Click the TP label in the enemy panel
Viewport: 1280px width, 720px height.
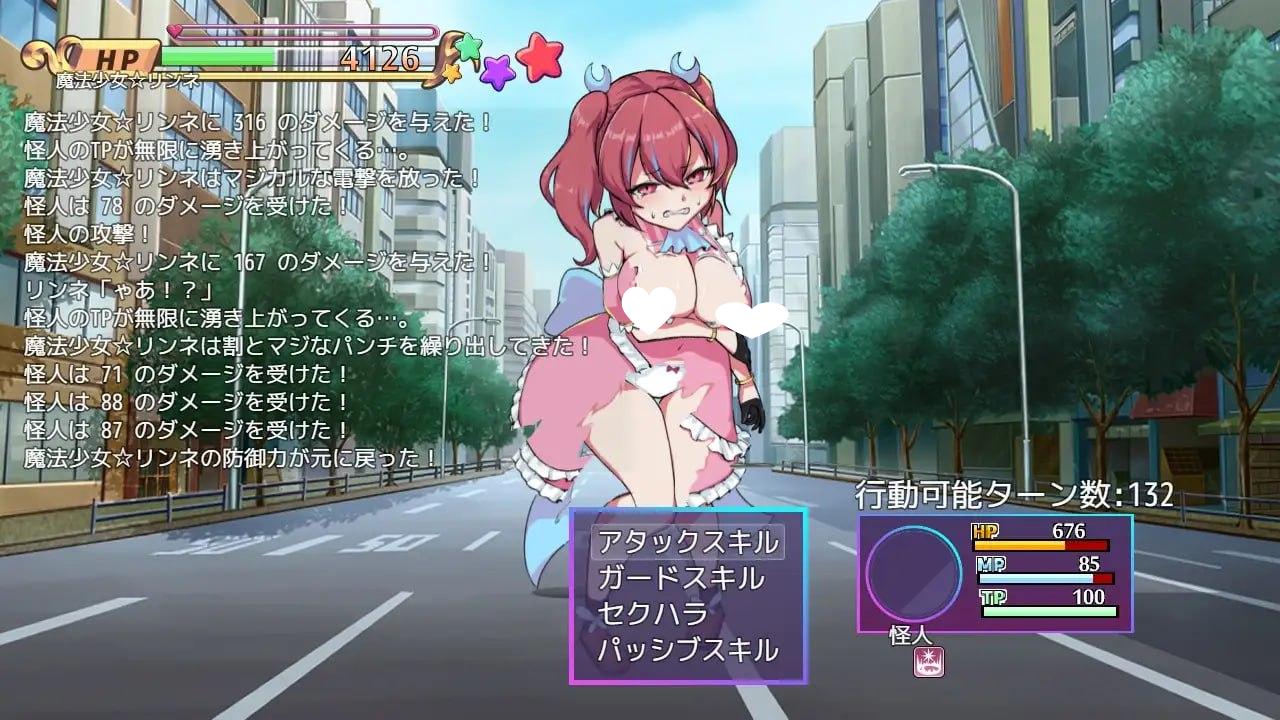(993, 598)
